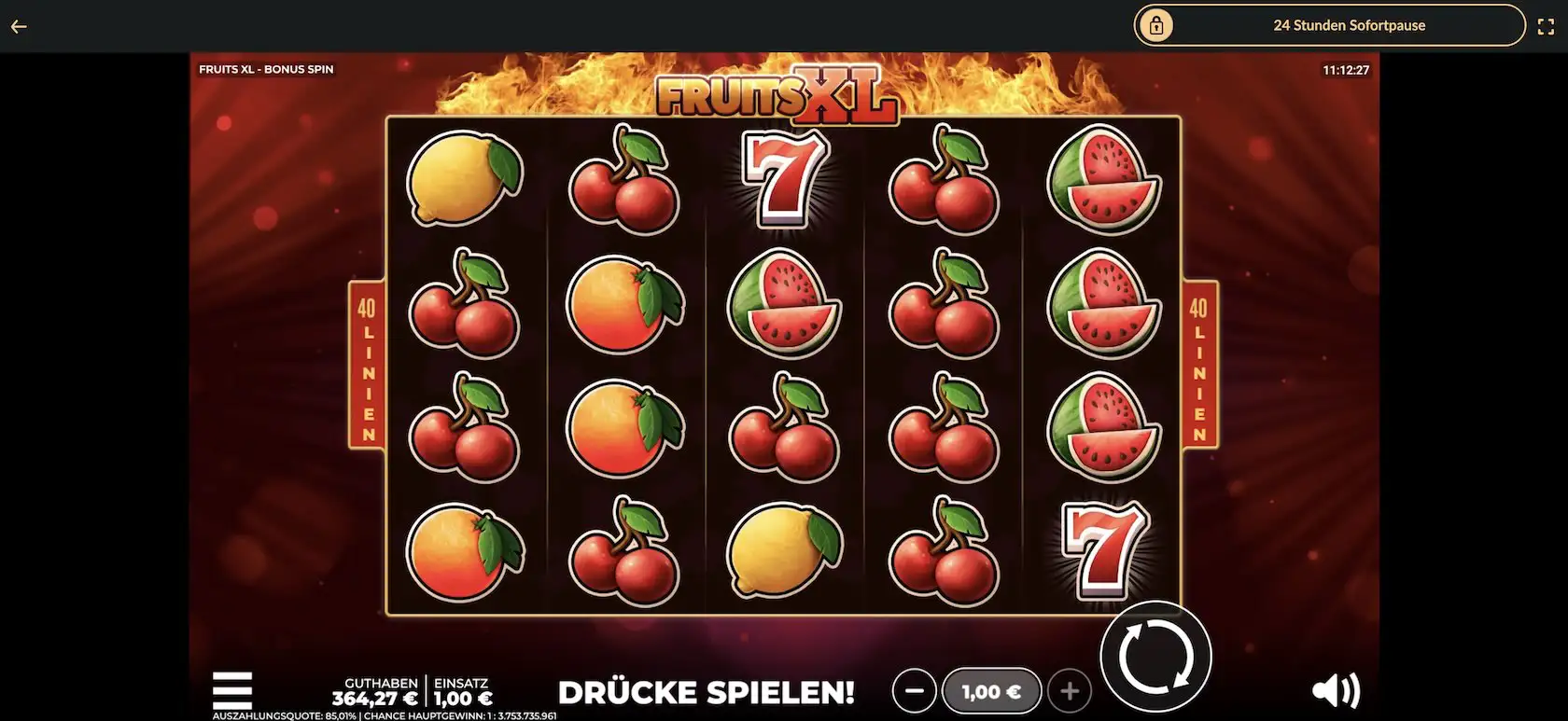The image size is (1568, 721).
Task: Click the Fruits XL flaming logo
Action: (x=781, y=96)
